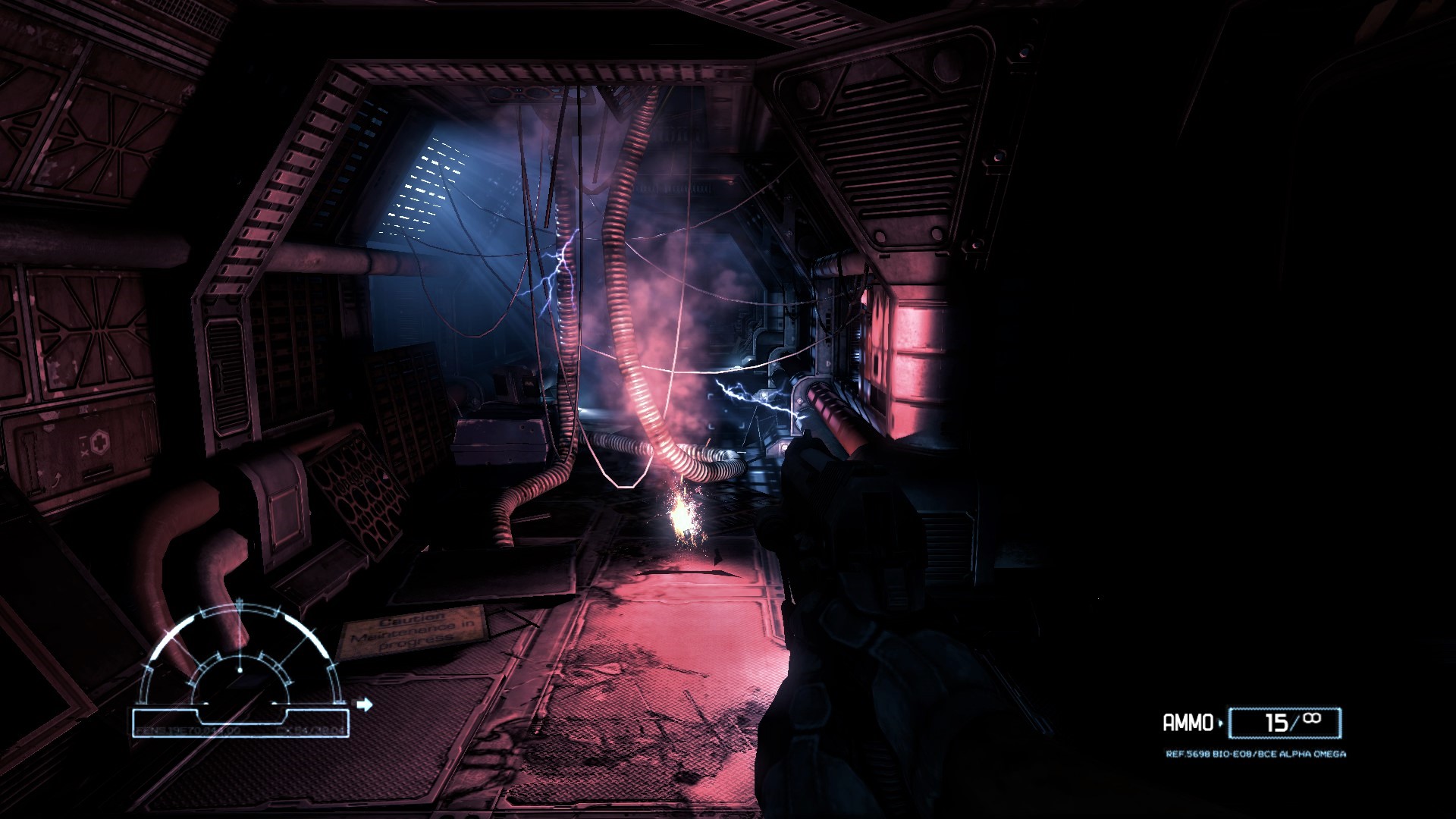
Task: Select the REF.5698 BIO-EO8 reference text
Action: 1255,754
